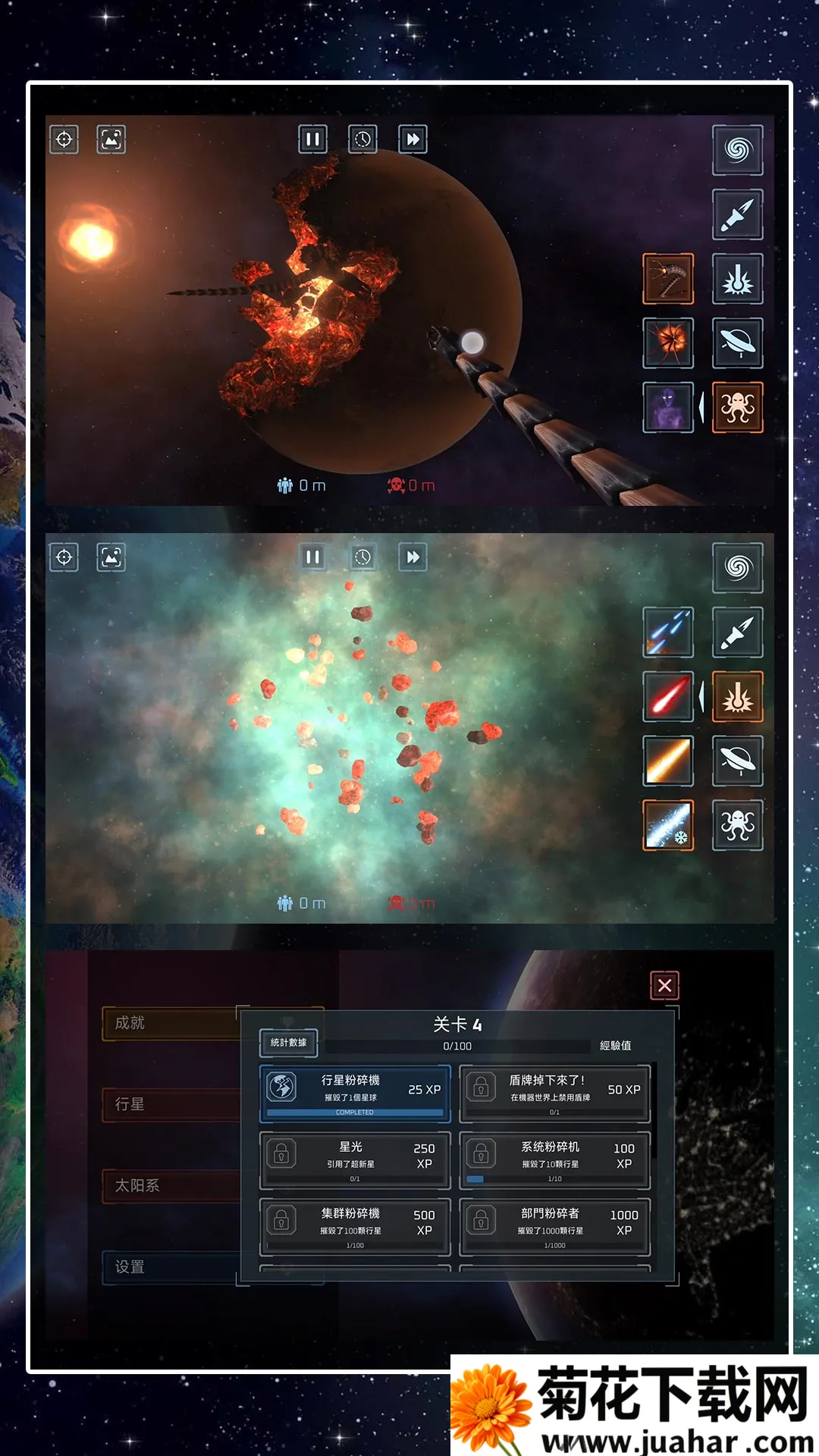Viewport: 819px width, 1456px height.
Task: Select the 集群粉碎機 500 XP achievement
Action: (355, 1226)
